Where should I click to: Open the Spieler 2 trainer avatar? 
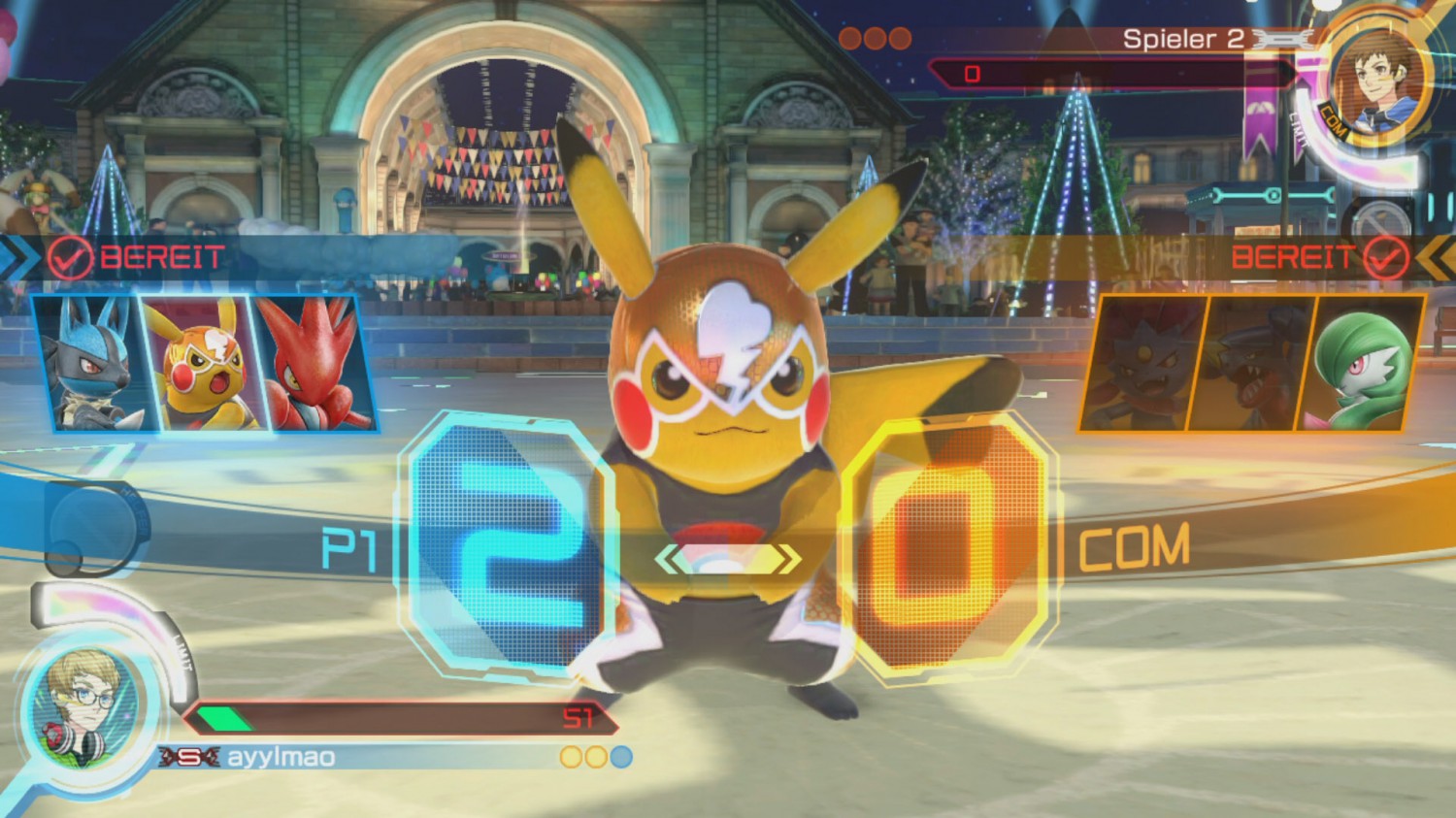click(x=1373, y=80)
